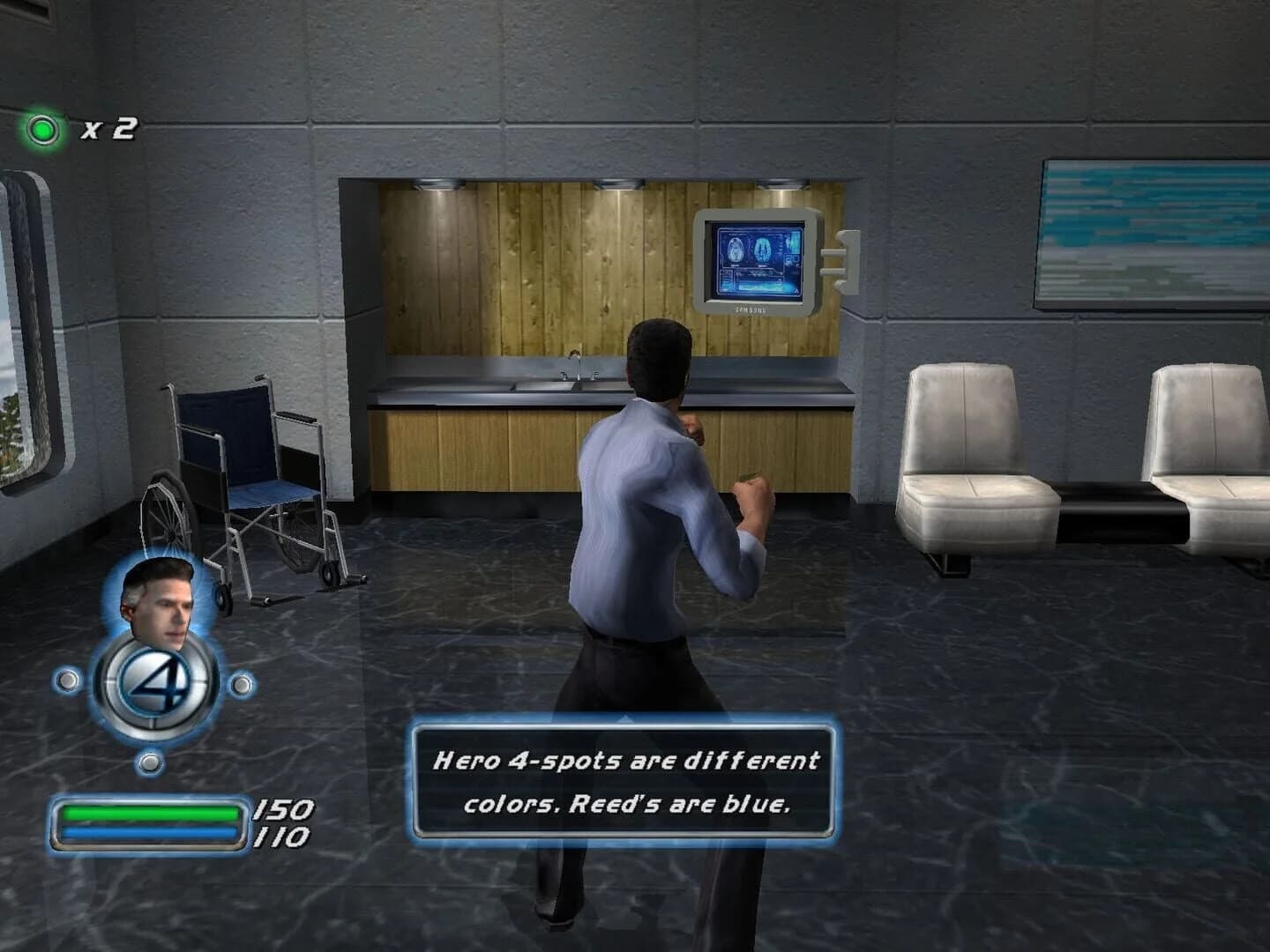1270x952 pixels.
Task: Click the green light indicator next to x2
Action: point(44,129)
